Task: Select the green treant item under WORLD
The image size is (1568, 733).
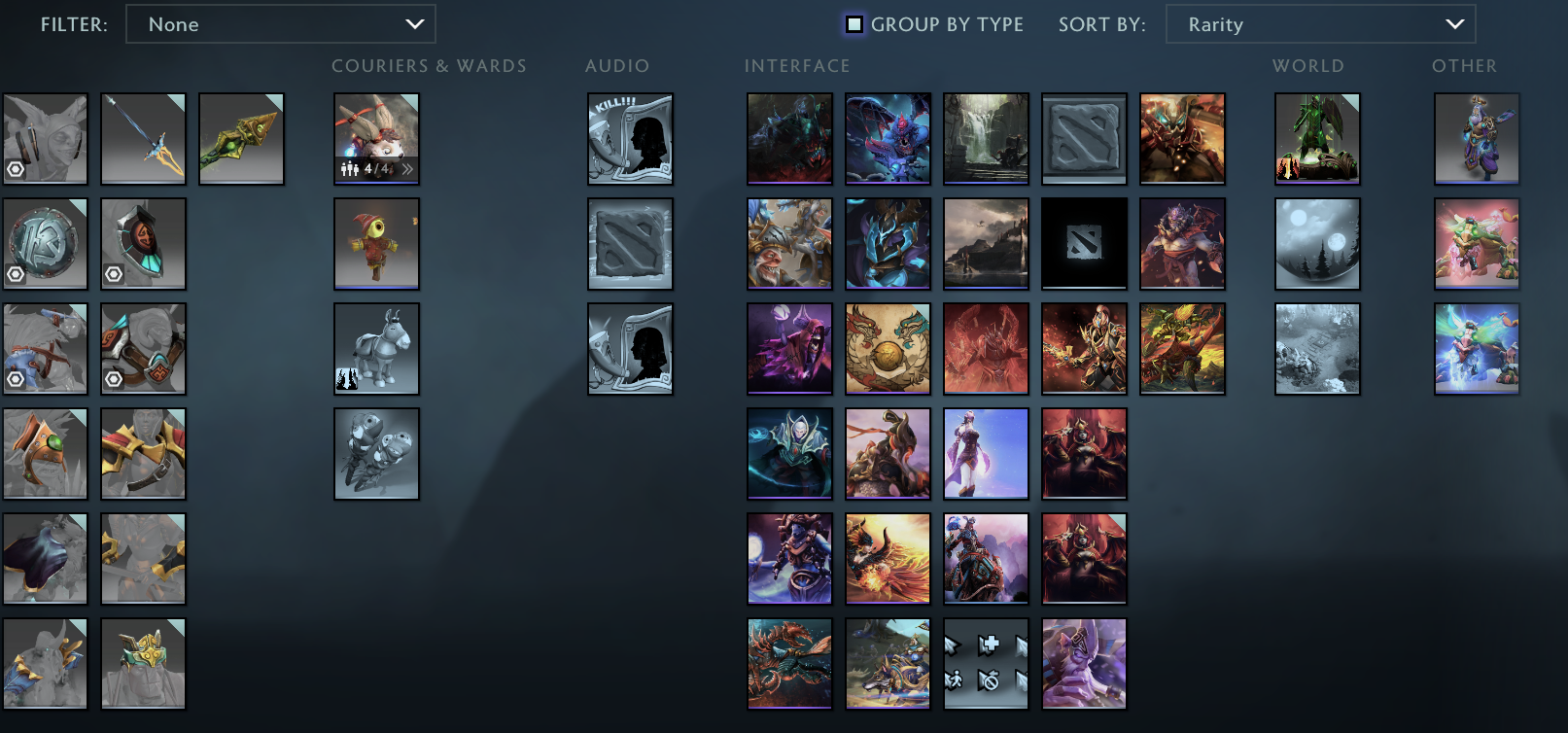Action: pos(1317,139)
